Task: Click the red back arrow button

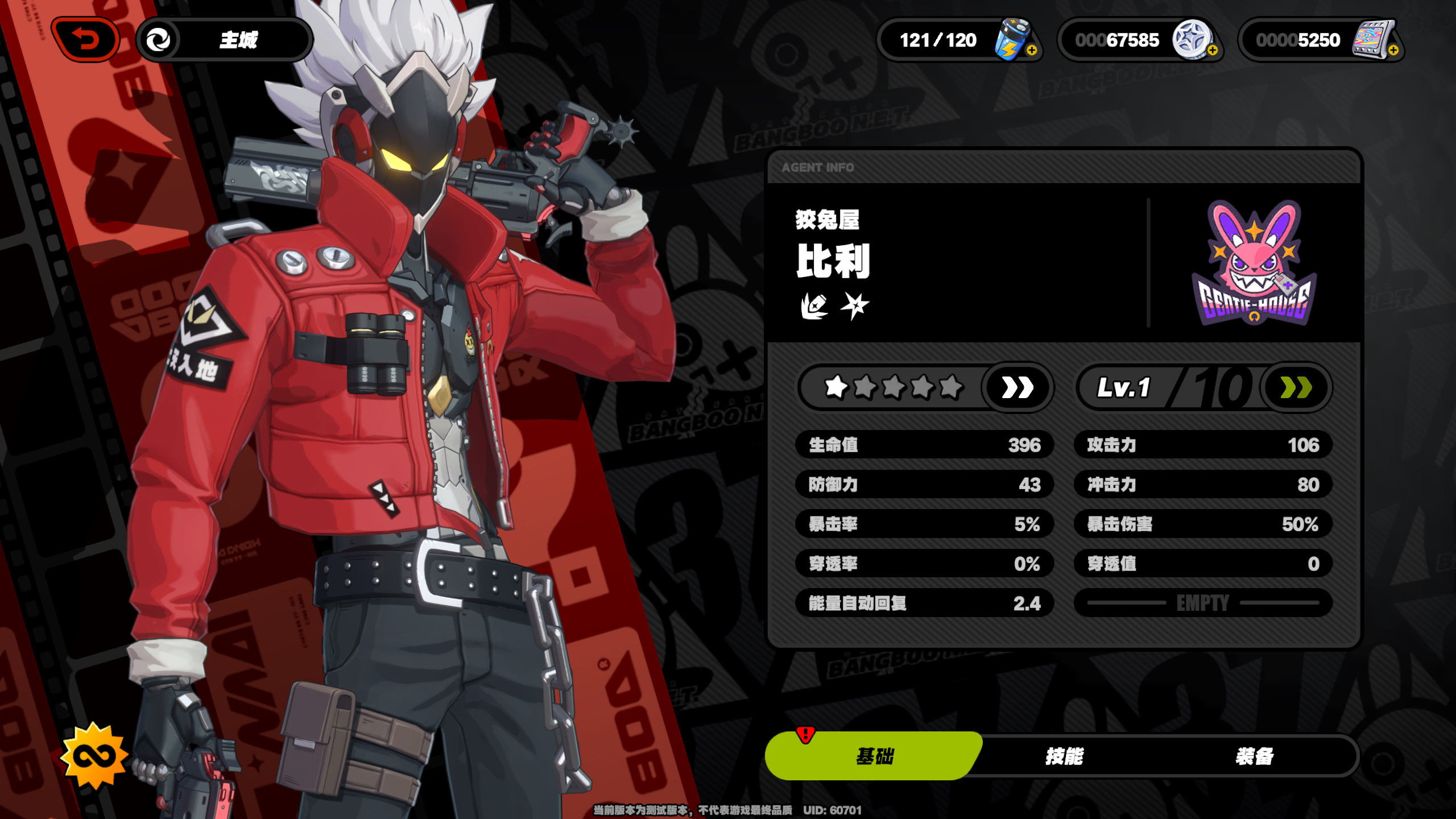Action: tap(85, 40)
